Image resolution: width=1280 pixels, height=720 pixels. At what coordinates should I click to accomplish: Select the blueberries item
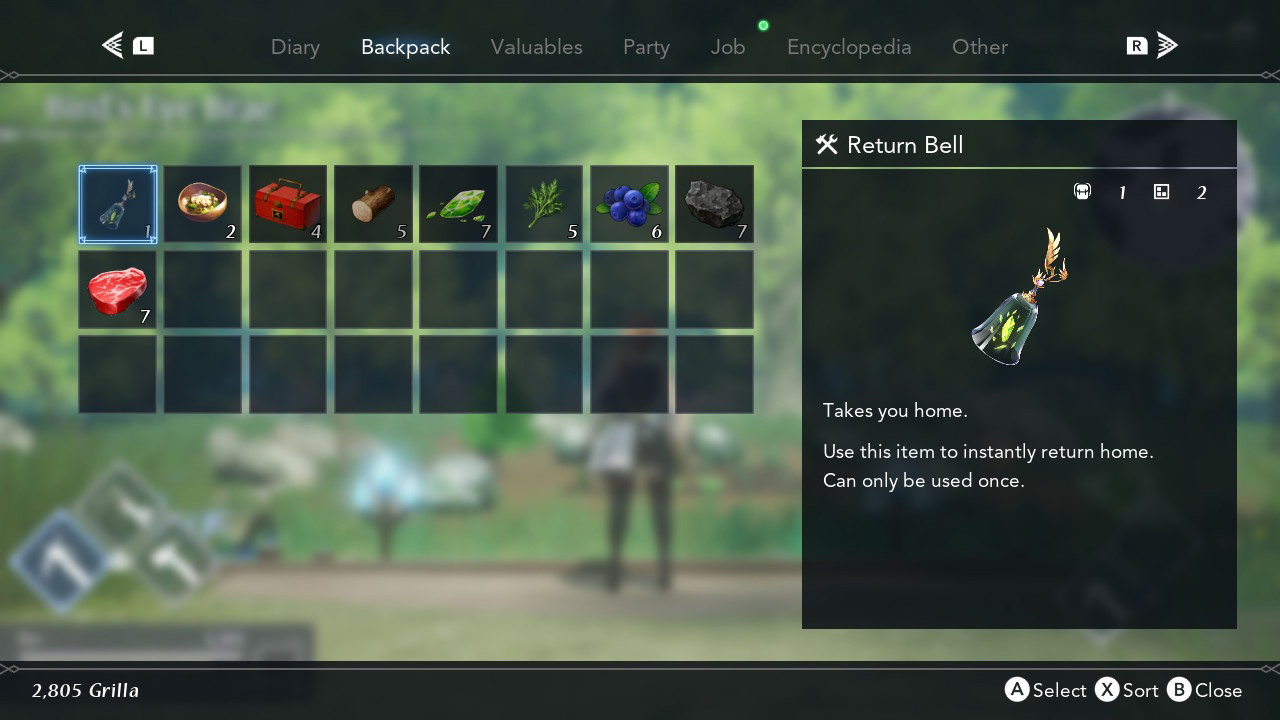tap(628, 204)
